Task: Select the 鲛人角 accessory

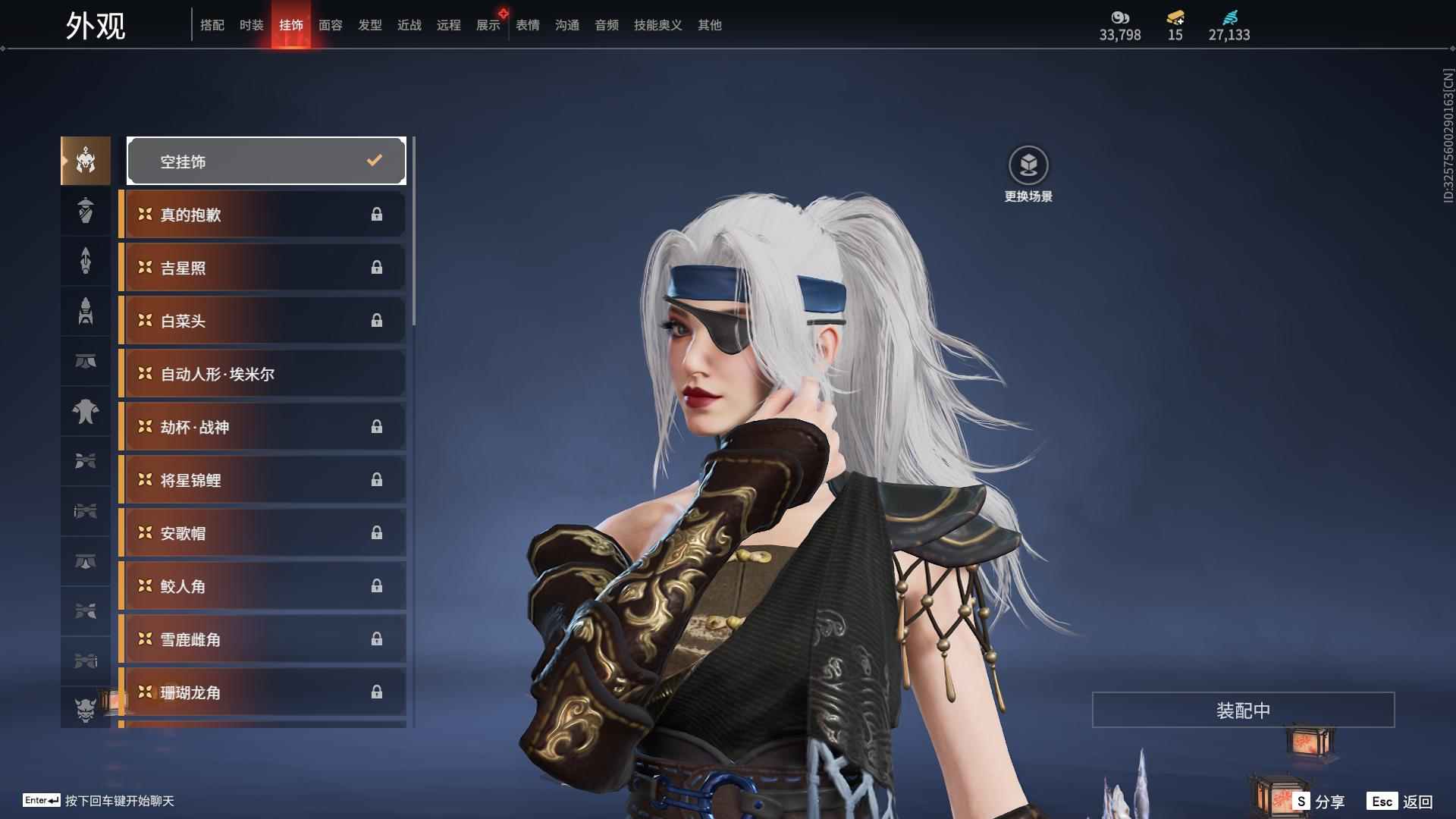Action: click(x=263, y=586)
